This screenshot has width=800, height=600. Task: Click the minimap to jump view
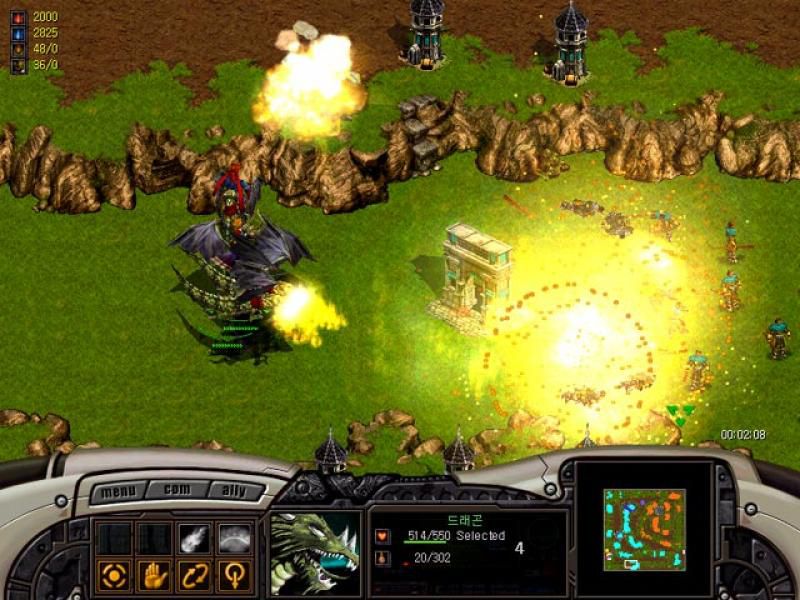tap(644, 529)
